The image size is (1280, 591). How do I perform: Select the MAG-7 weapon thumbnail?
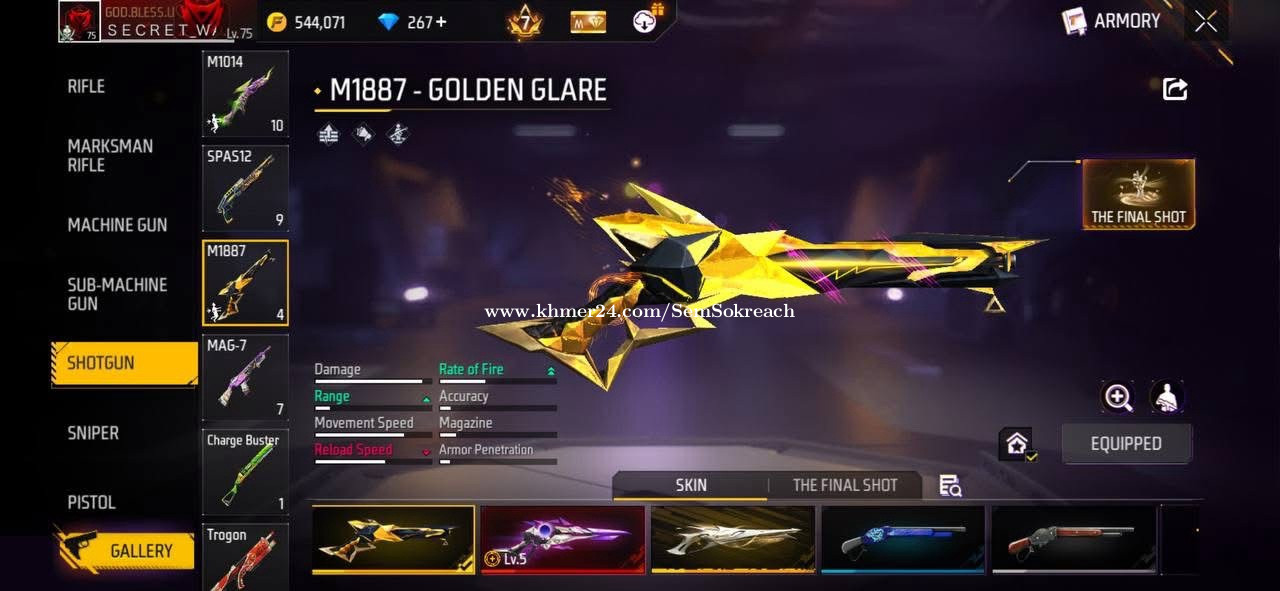[x=245, y=377]
